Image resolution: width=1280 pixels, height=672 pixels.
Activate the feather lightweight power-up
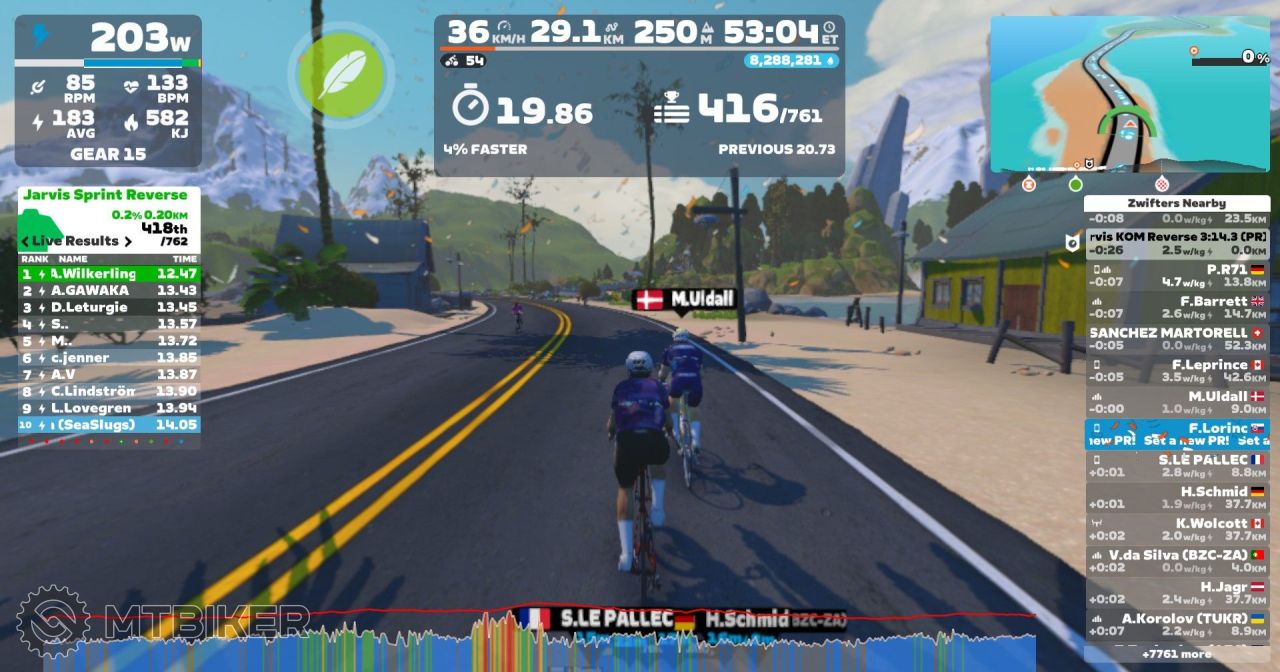click(x=342, y=73)
